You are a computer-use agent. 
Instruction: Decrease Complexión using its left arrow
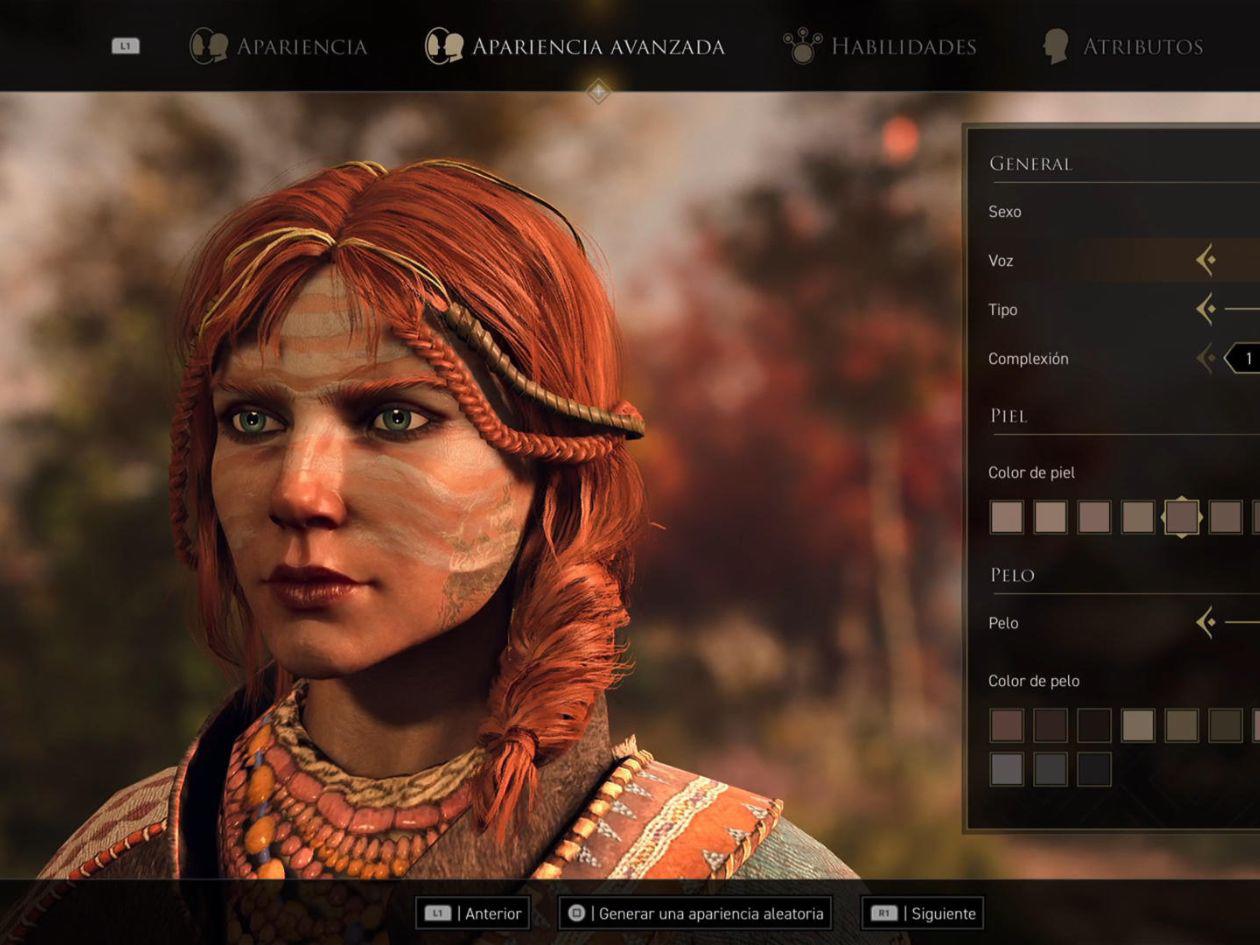pos(1206,358)
